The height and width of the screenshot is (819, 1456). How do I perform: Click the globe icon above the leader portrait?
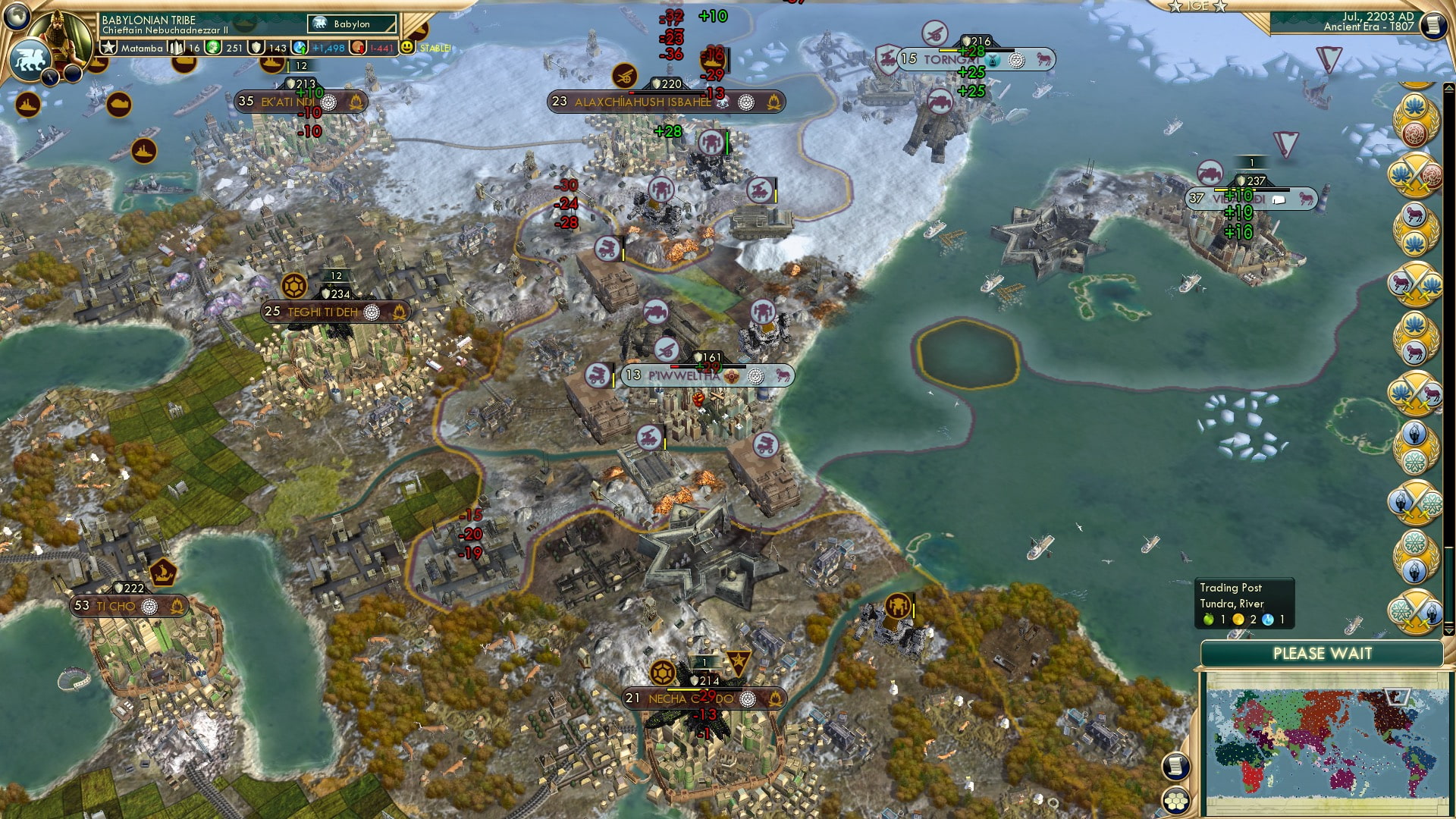point(17,15)
